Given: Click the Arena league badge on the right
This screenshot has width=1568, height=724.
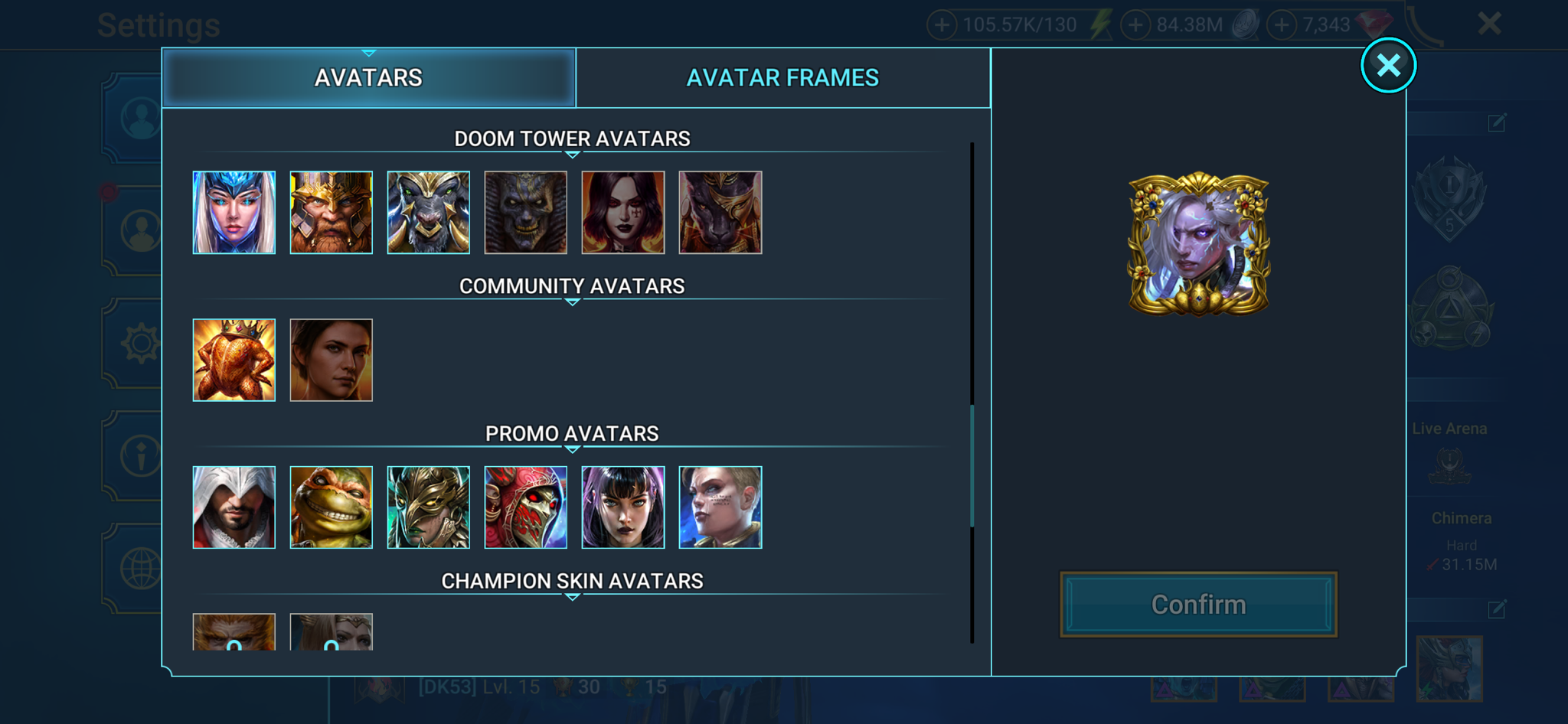Looking at the screenshot, I should pyautogui.click(x=1451, y=197).
